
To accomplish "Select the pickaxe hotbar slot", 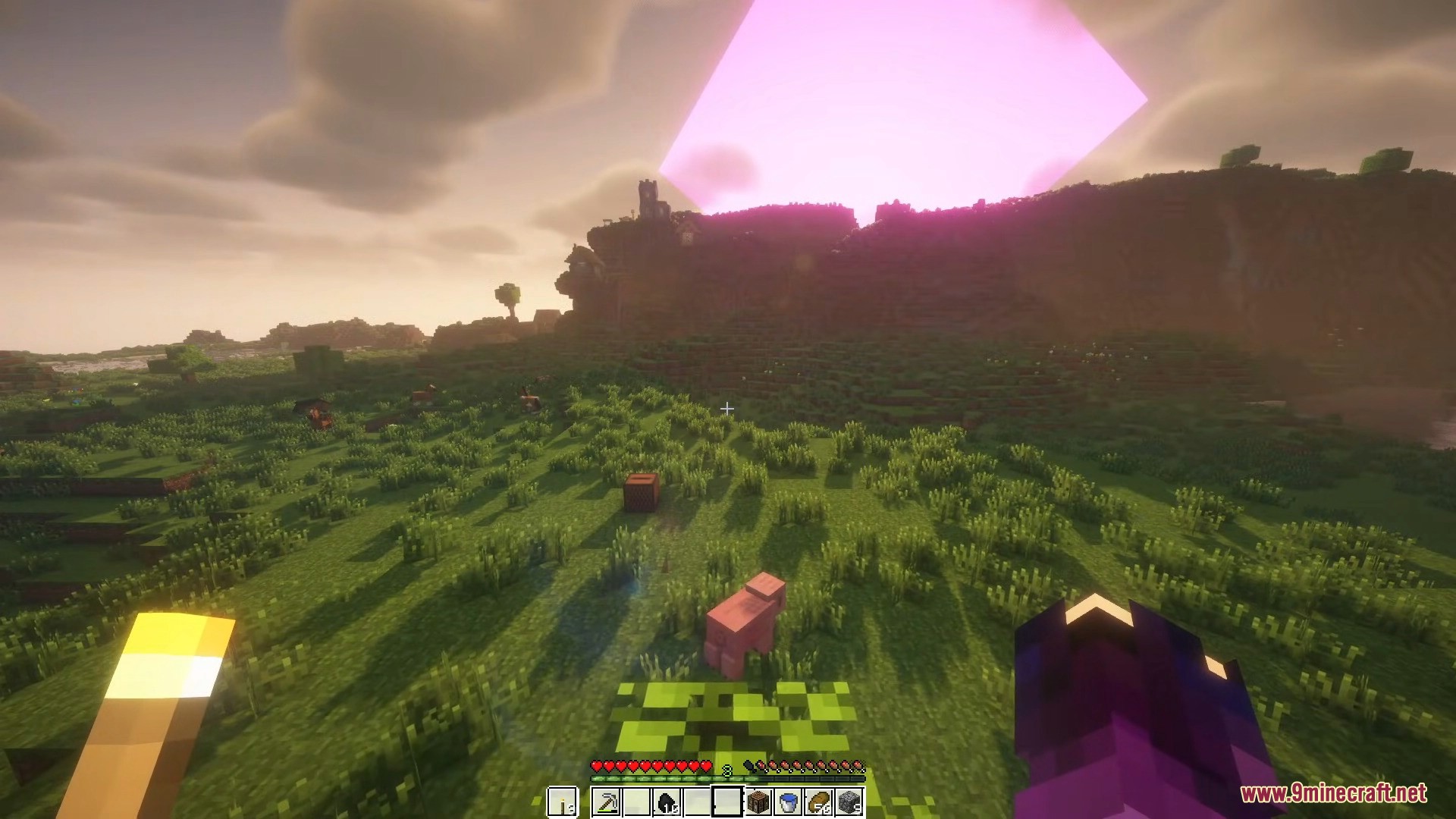I will click(606, 802).
